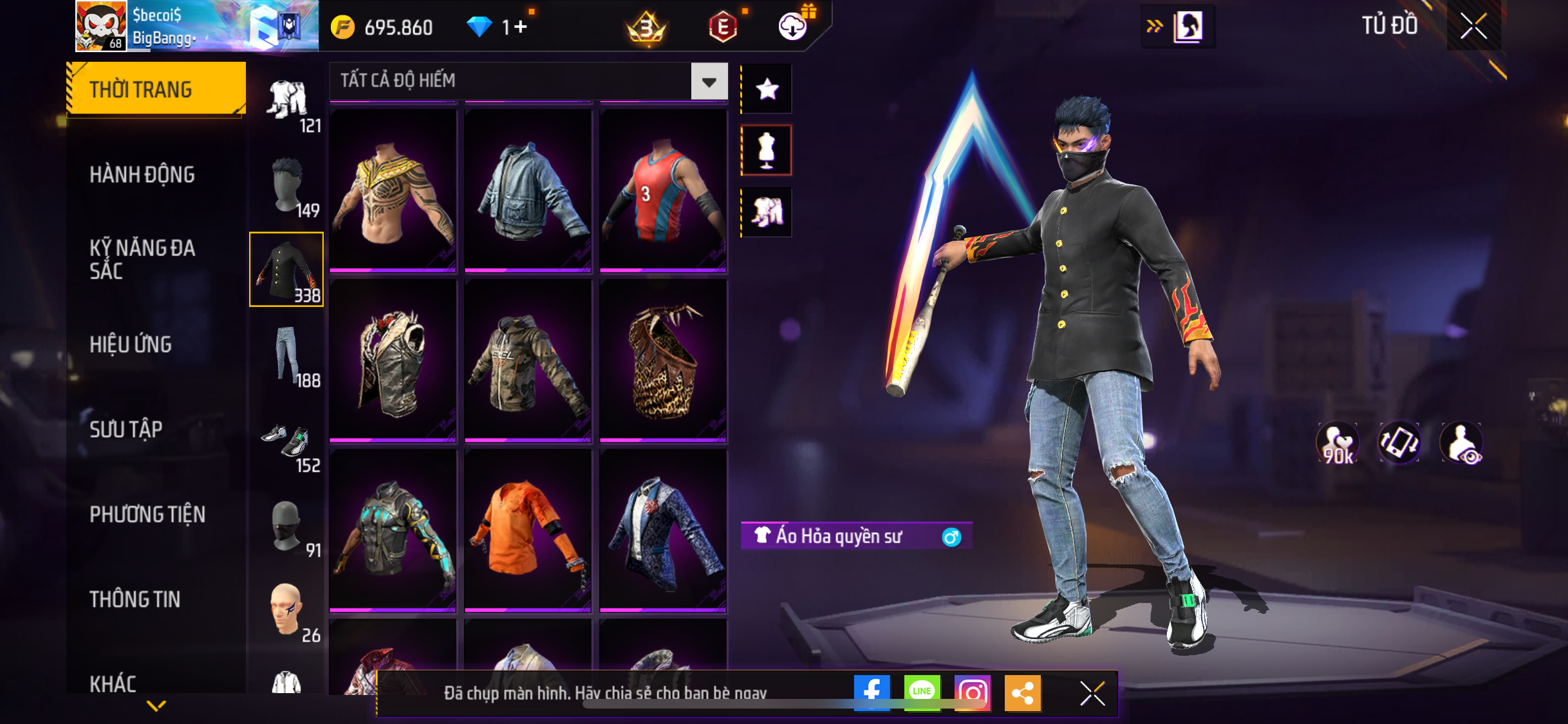Show favorites with the star filter
Screen dimensions: 1568x724
pyautogui.click(x=767, y=89)
